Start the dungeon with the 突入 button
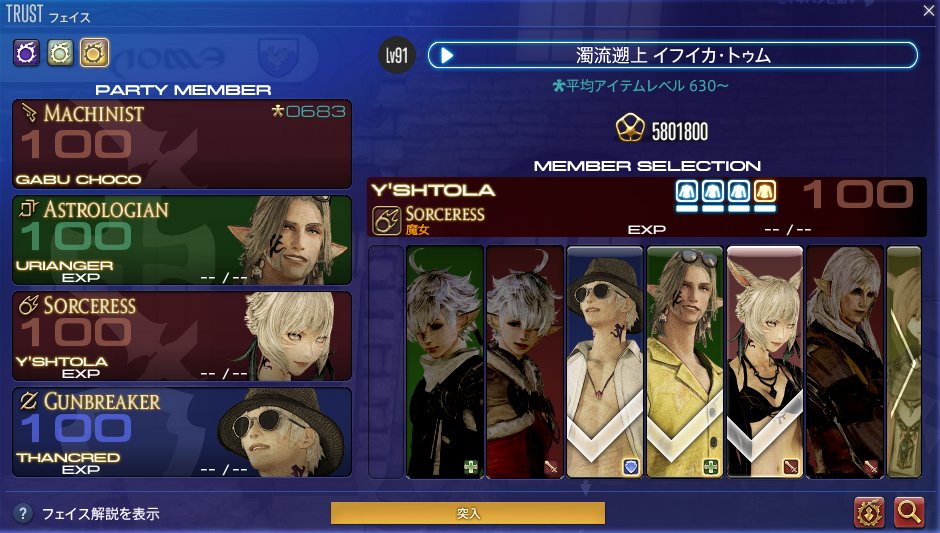This screenshot has height=533, width=940. (467, 513)
